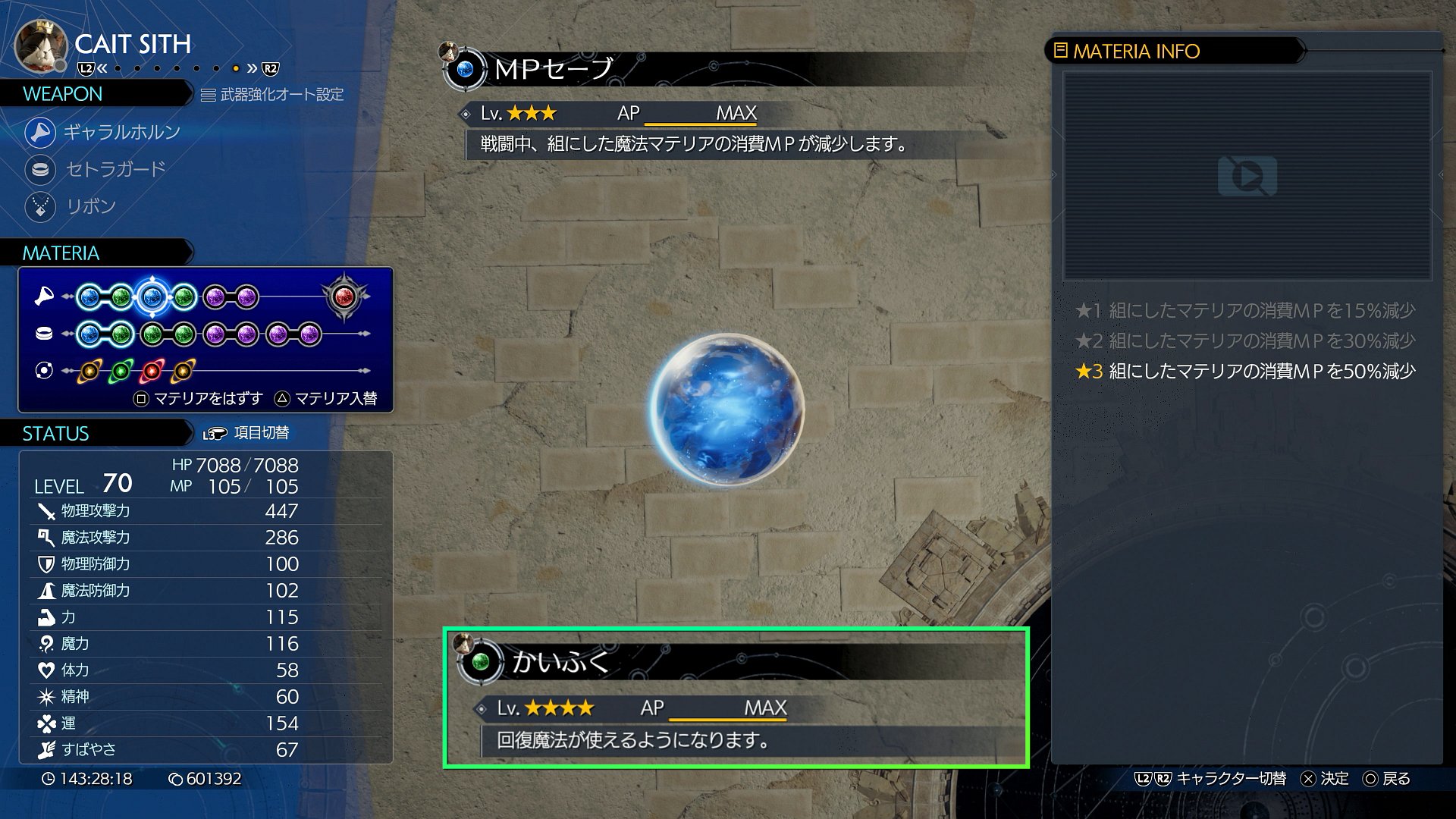1456x819 pixels.
Task: Select the ★3 50% MP reduction line
Action: [x=1245, y=372]
